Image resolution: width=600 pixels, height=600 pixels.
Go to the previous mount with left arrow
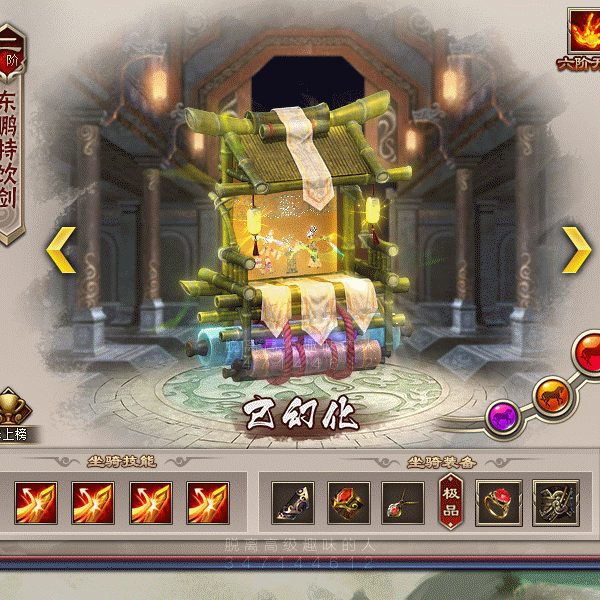point(62,249)
